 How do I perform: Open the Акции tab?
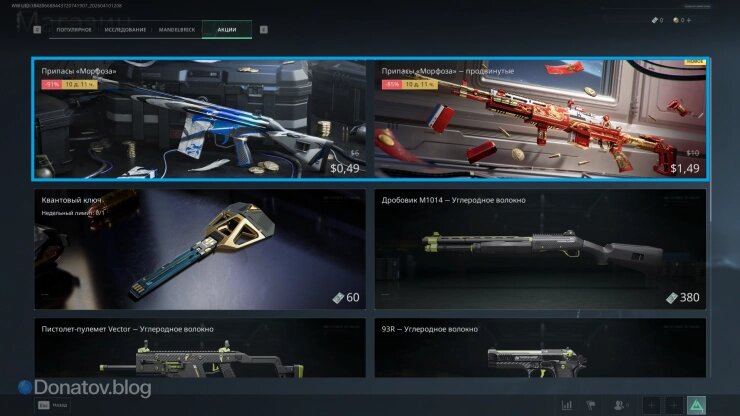227,29
